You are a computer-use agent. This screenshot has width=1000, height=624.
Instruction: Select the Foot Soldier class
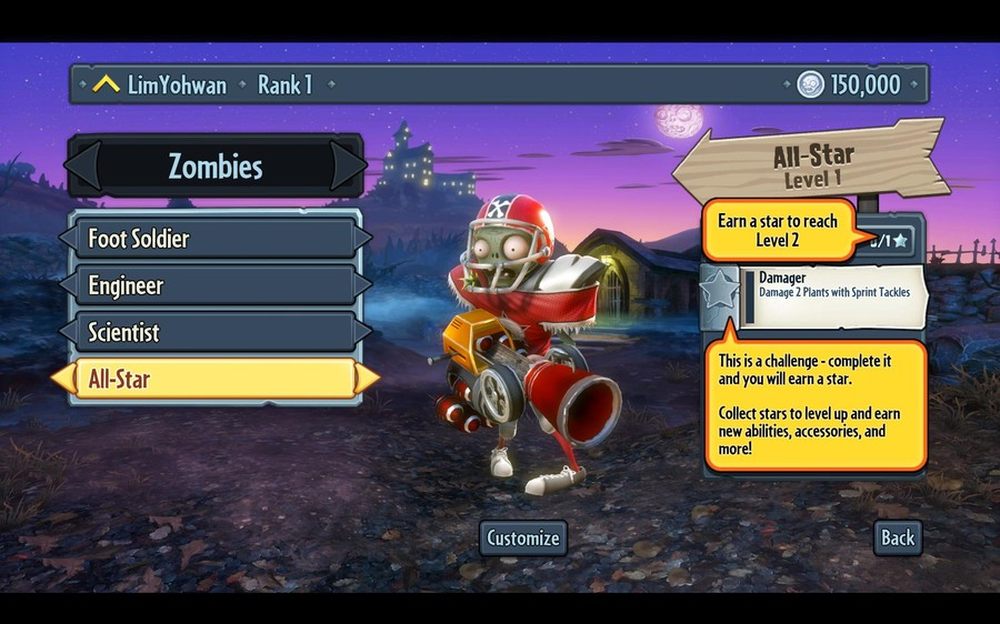pyautogui.click(x=215, y=239)
